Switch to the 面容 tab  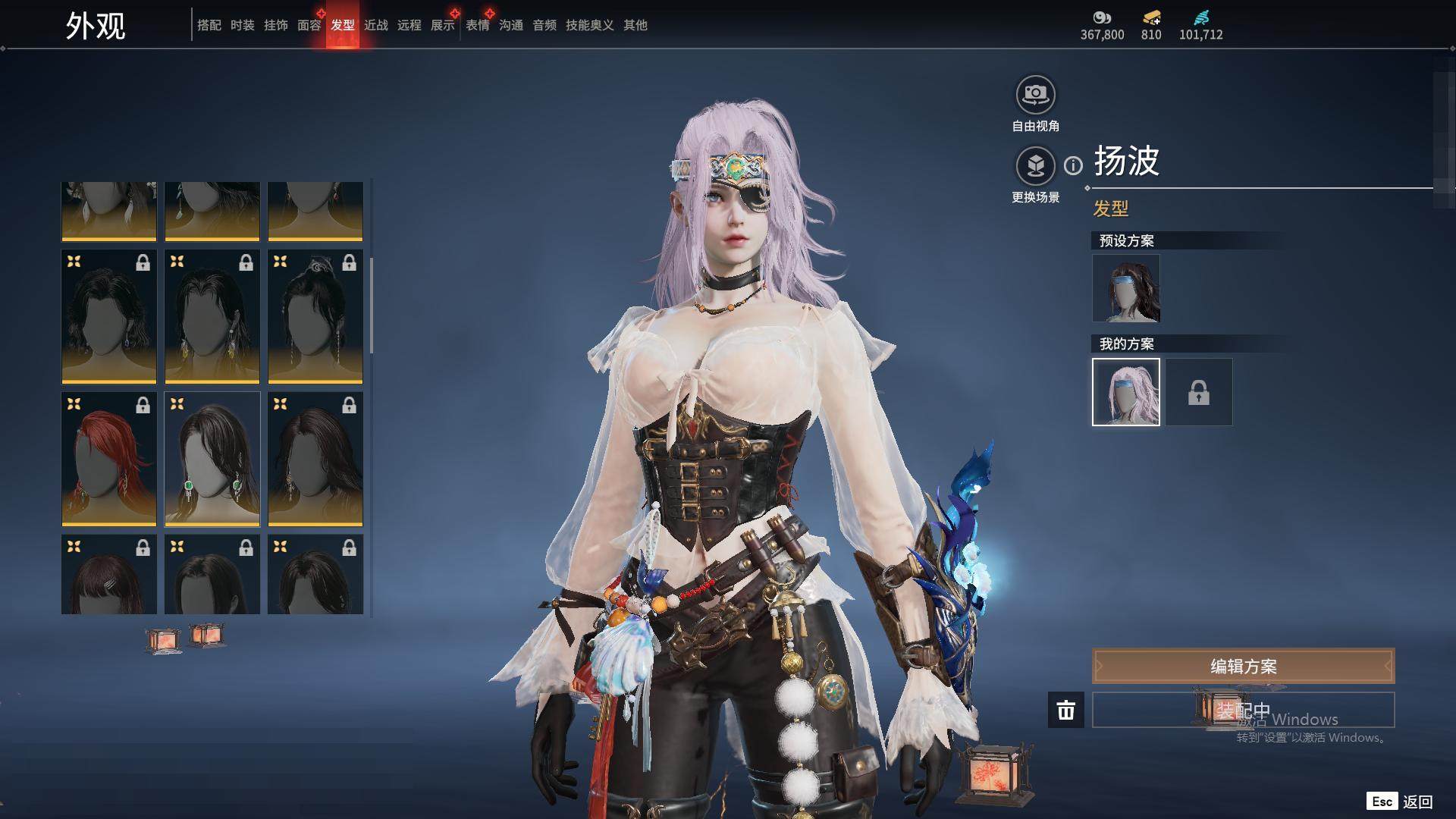[x=309, y=25]
